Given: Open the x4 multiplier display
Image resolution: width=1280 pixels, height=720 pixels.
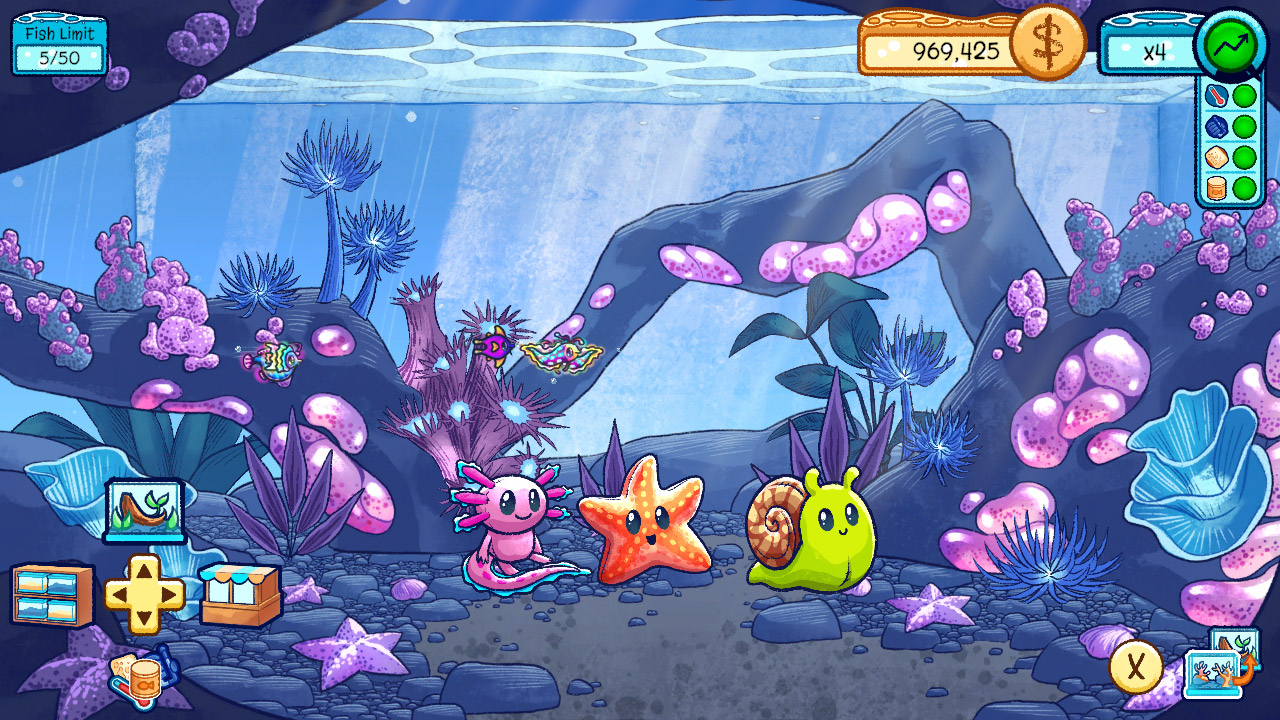Looking at the screenshot, I should coord(1152,44).
